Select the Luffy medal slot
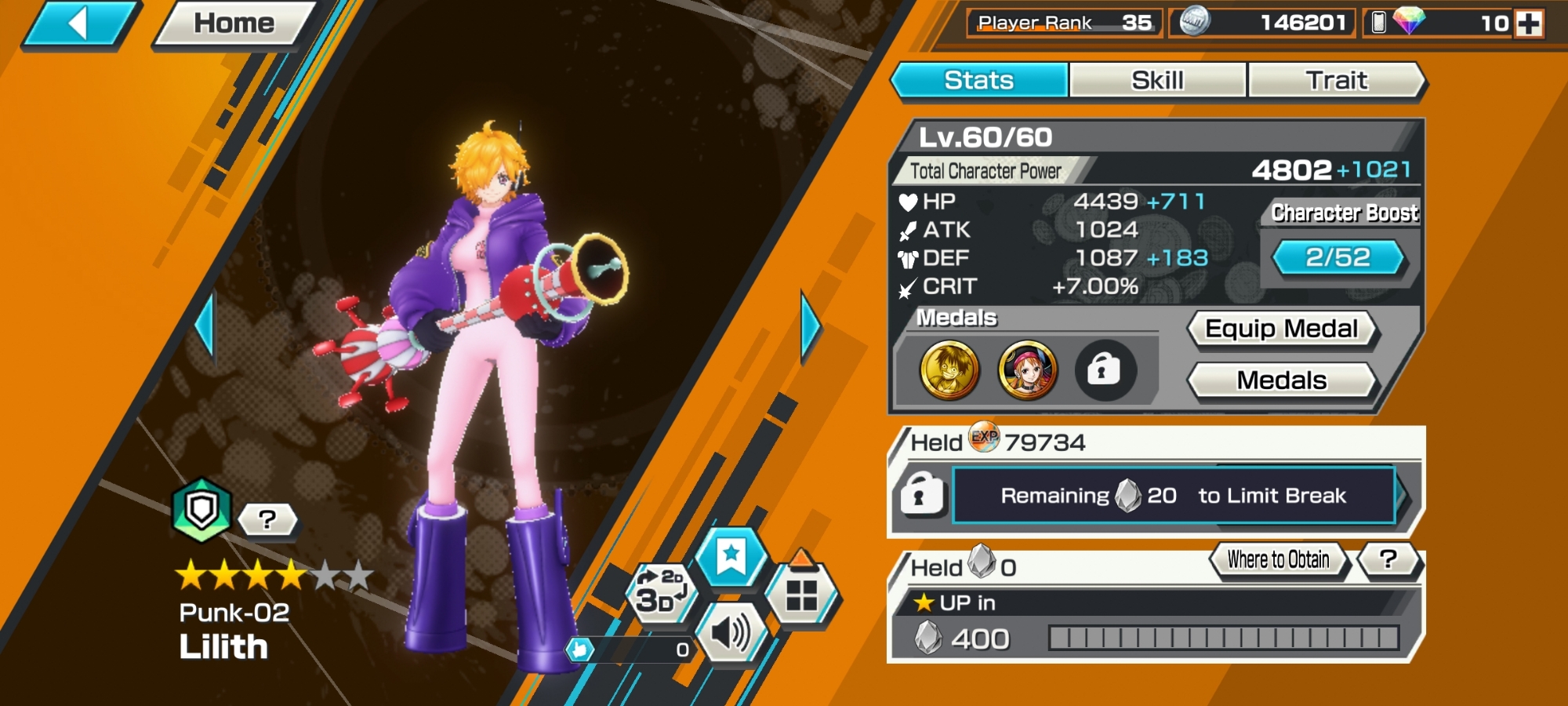This screenshot has width=1568, height=706. pyautogui.click(x=949, y=370)
